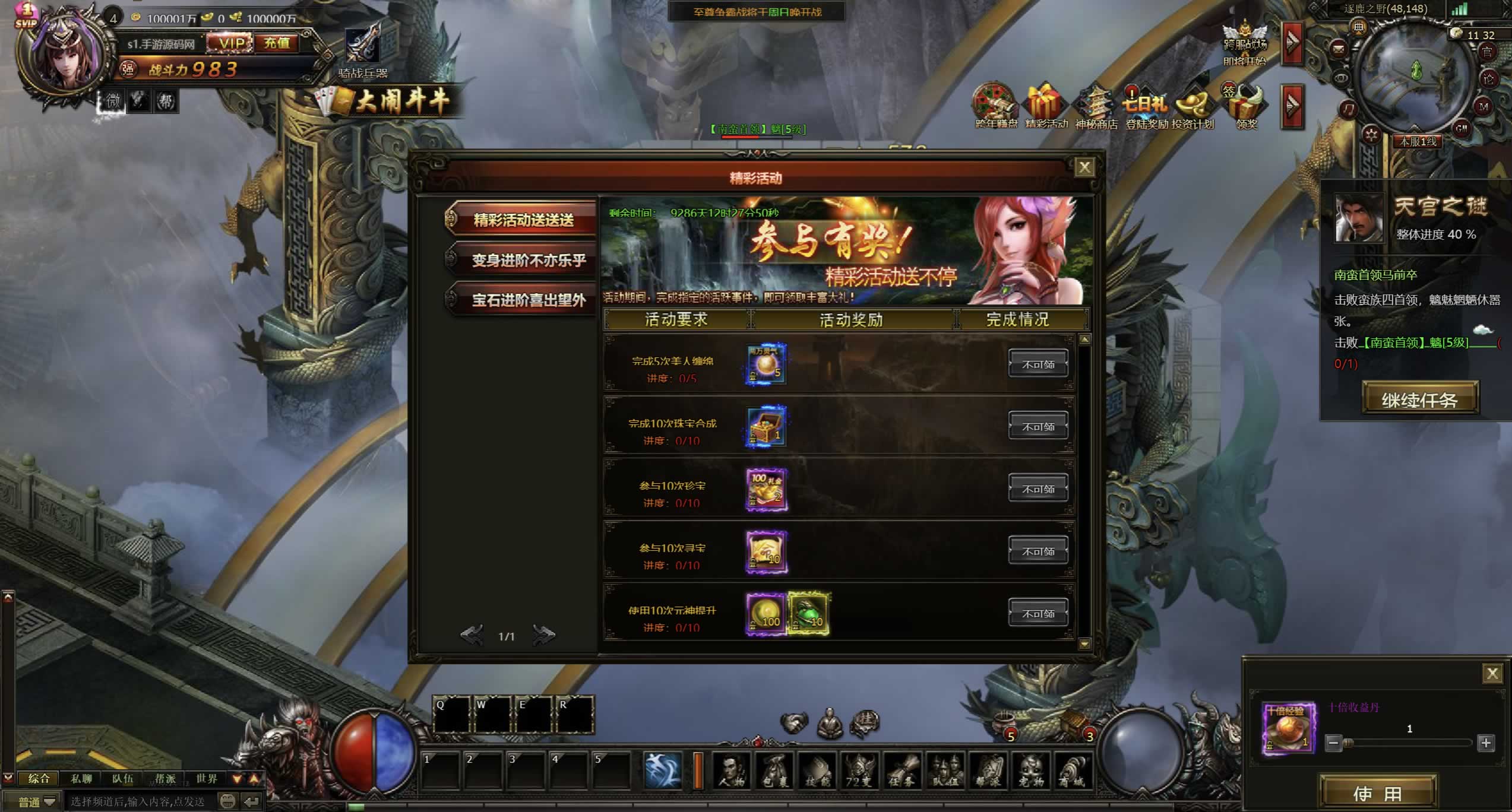Open the 神秘商店 mystery shop icon

click(x=1096, y=108)
